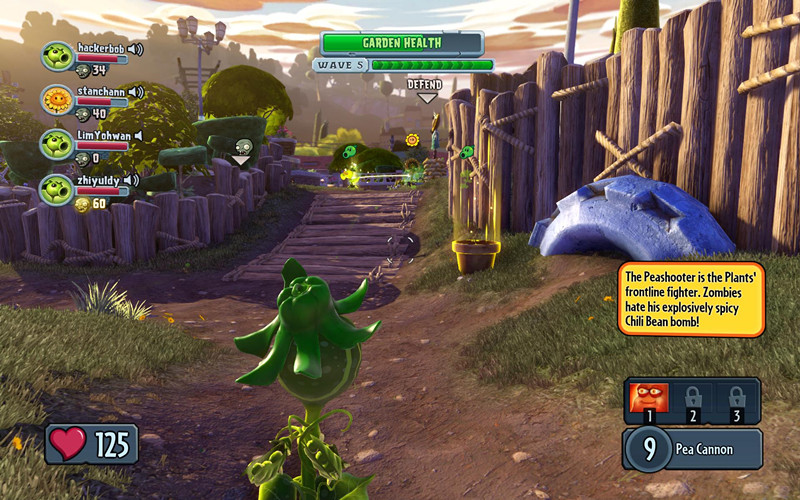Viewport: 800px width, 500px height.
Task: Select the locked ability slot numbered 3
Action: click(737, 399)
